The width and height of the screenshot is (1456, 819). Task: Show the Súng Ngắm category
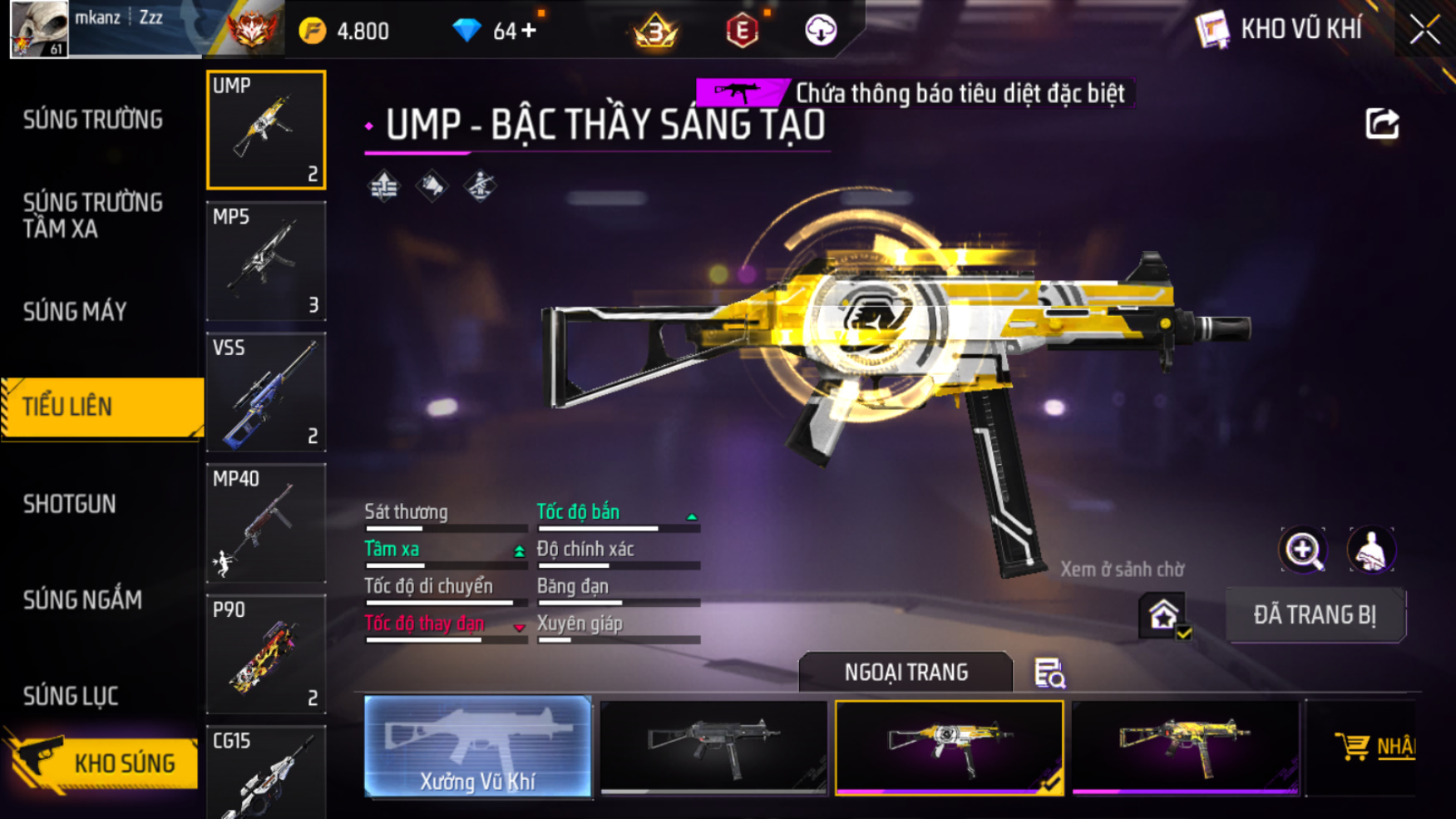coord(82,599)
